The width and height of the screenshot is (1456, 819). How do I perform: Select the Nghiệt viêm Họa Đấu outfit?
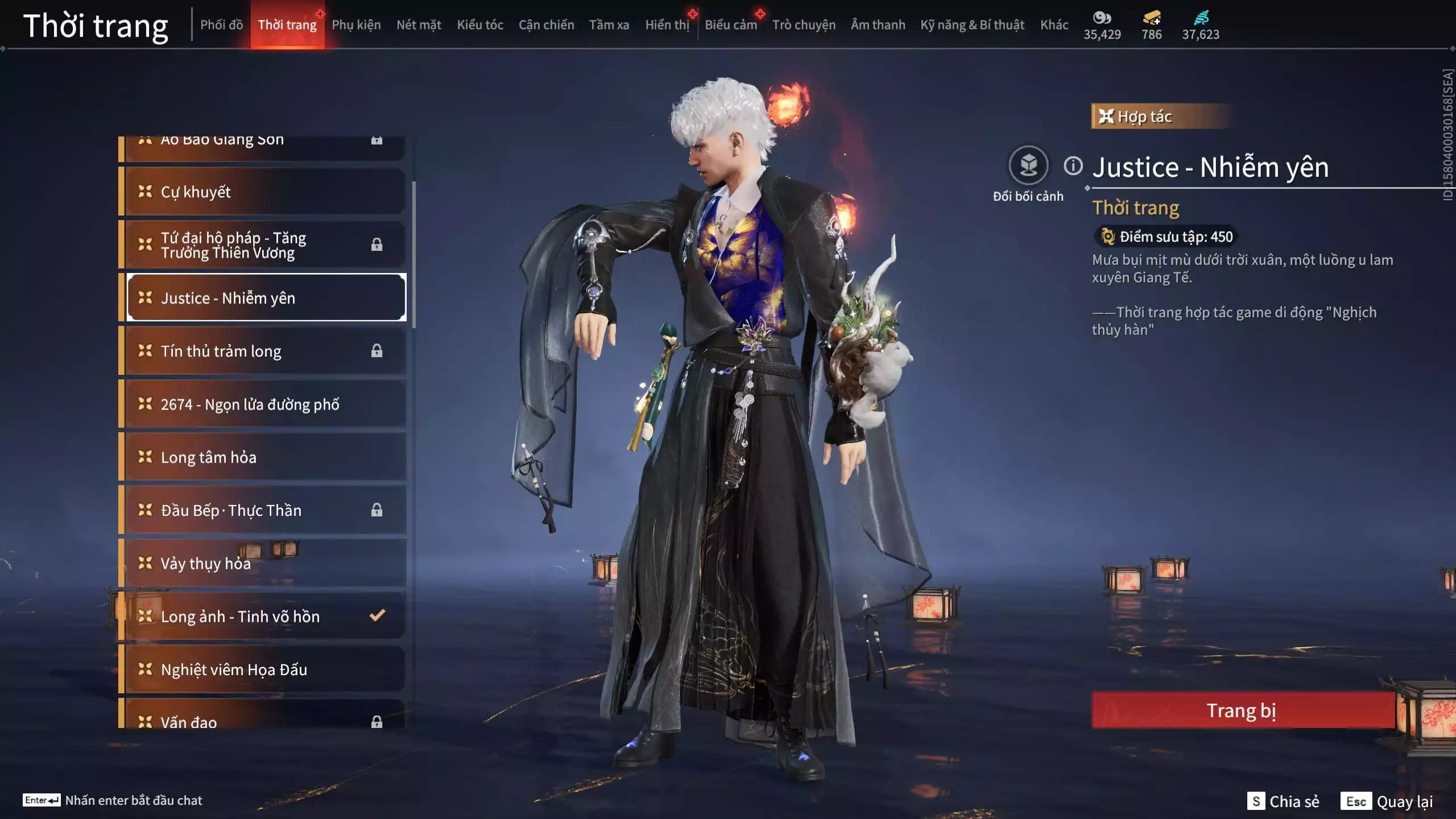pyautogui.click(x=265, y=669)
